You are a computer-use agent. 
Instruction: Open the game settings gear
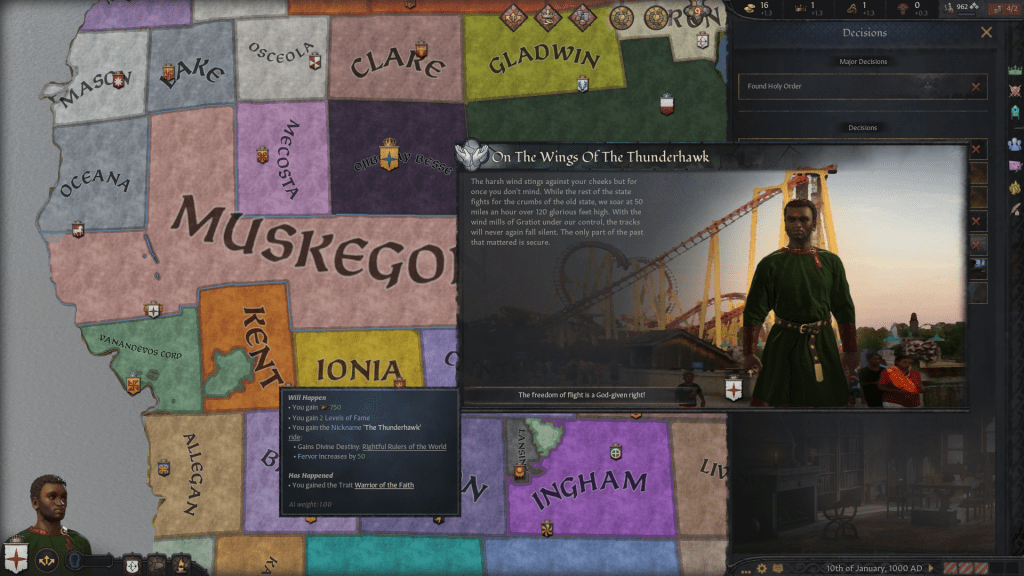click(761, 568)
